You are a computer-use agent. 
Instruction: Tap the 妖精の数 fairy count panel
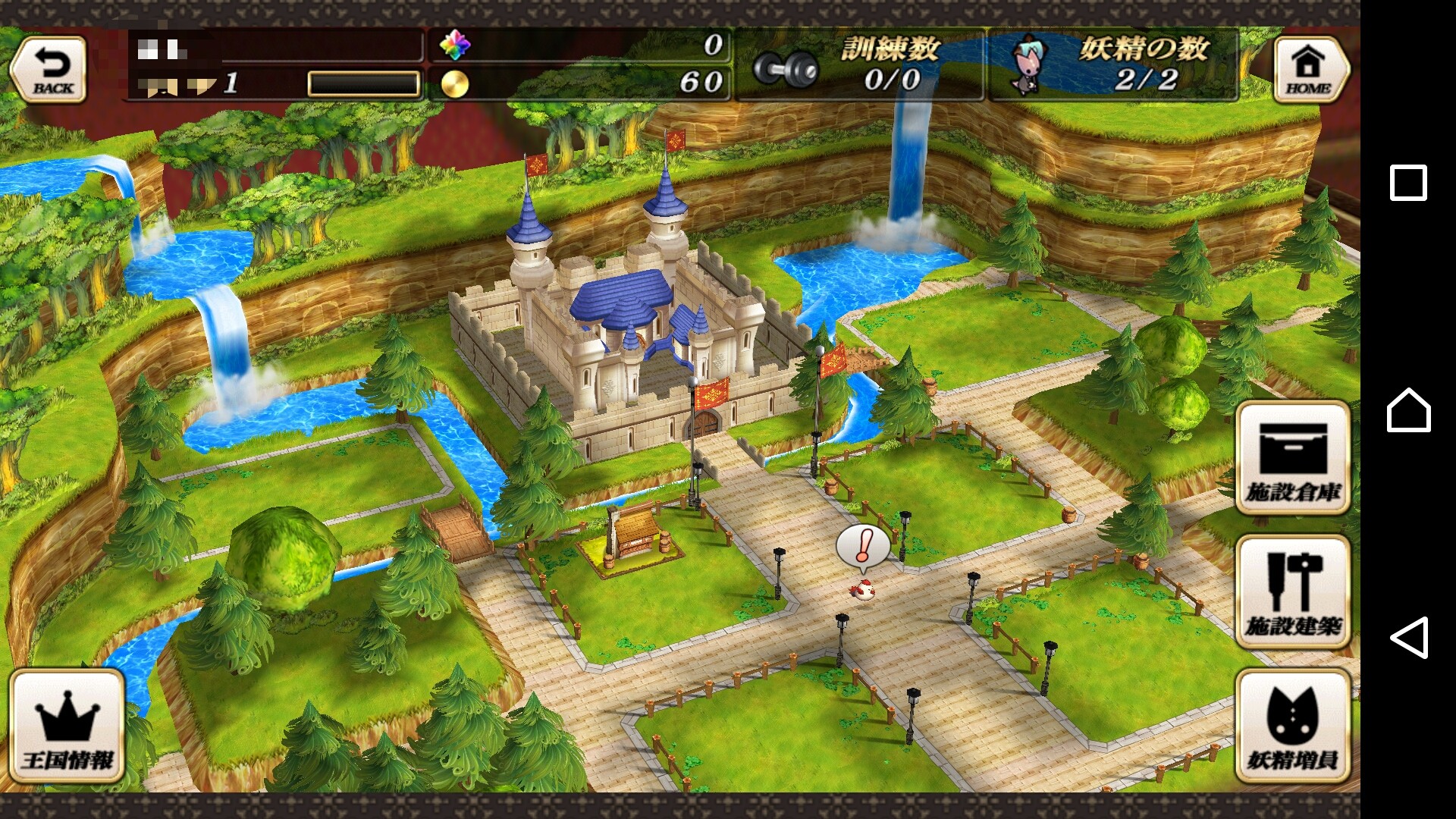pyautogui.click(x=1113, y=65)
